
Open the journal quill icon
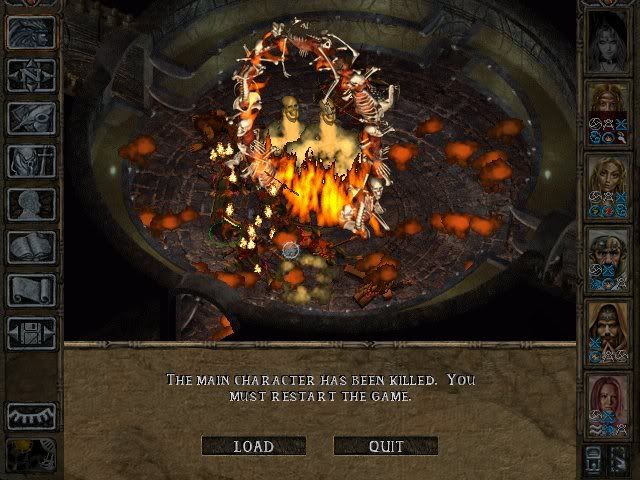click(x=31, y=118)
